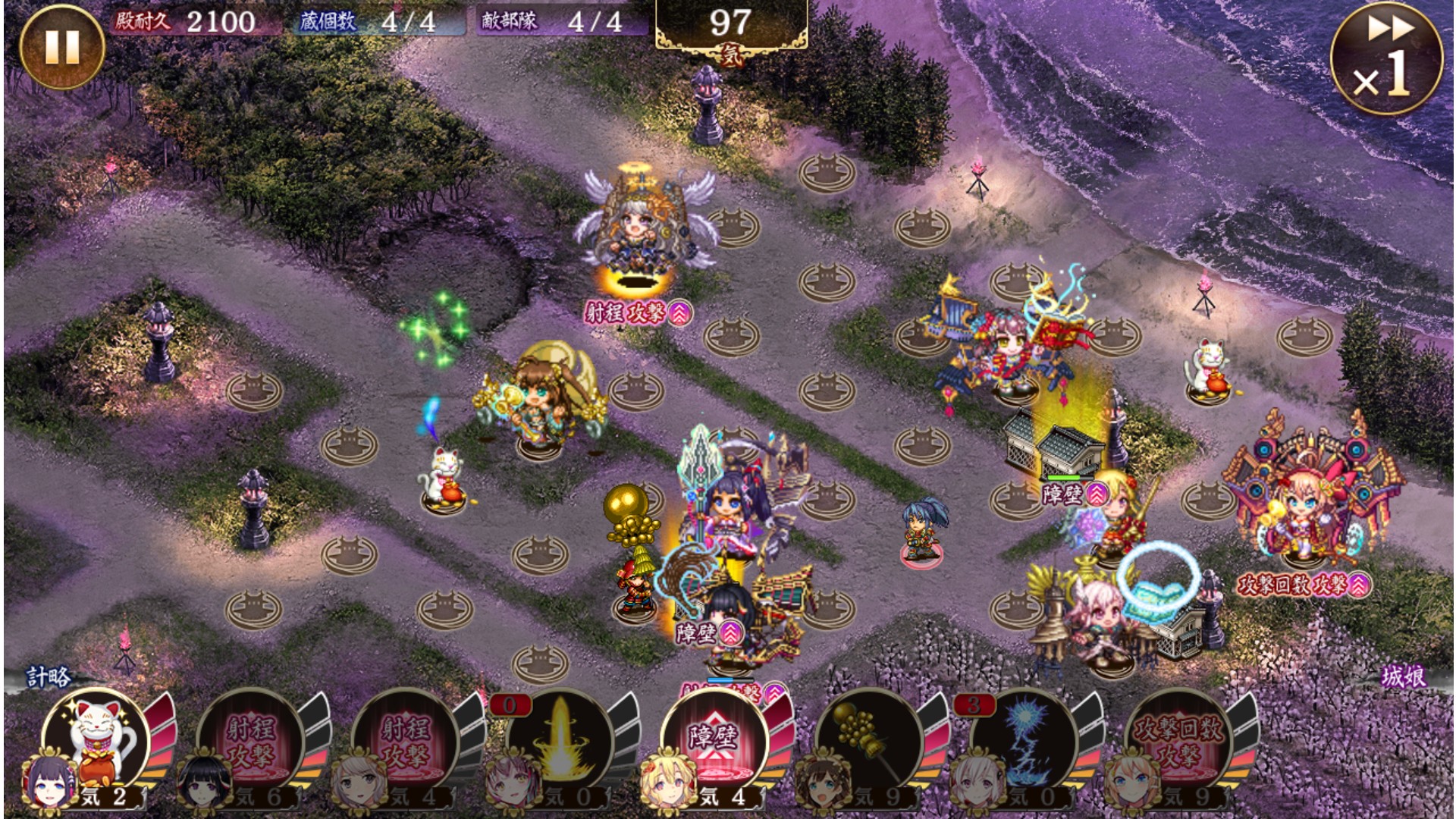Select the 計略 tab label
The height and width of the screenshot is (819, 1456).
(x=49, y=677)
